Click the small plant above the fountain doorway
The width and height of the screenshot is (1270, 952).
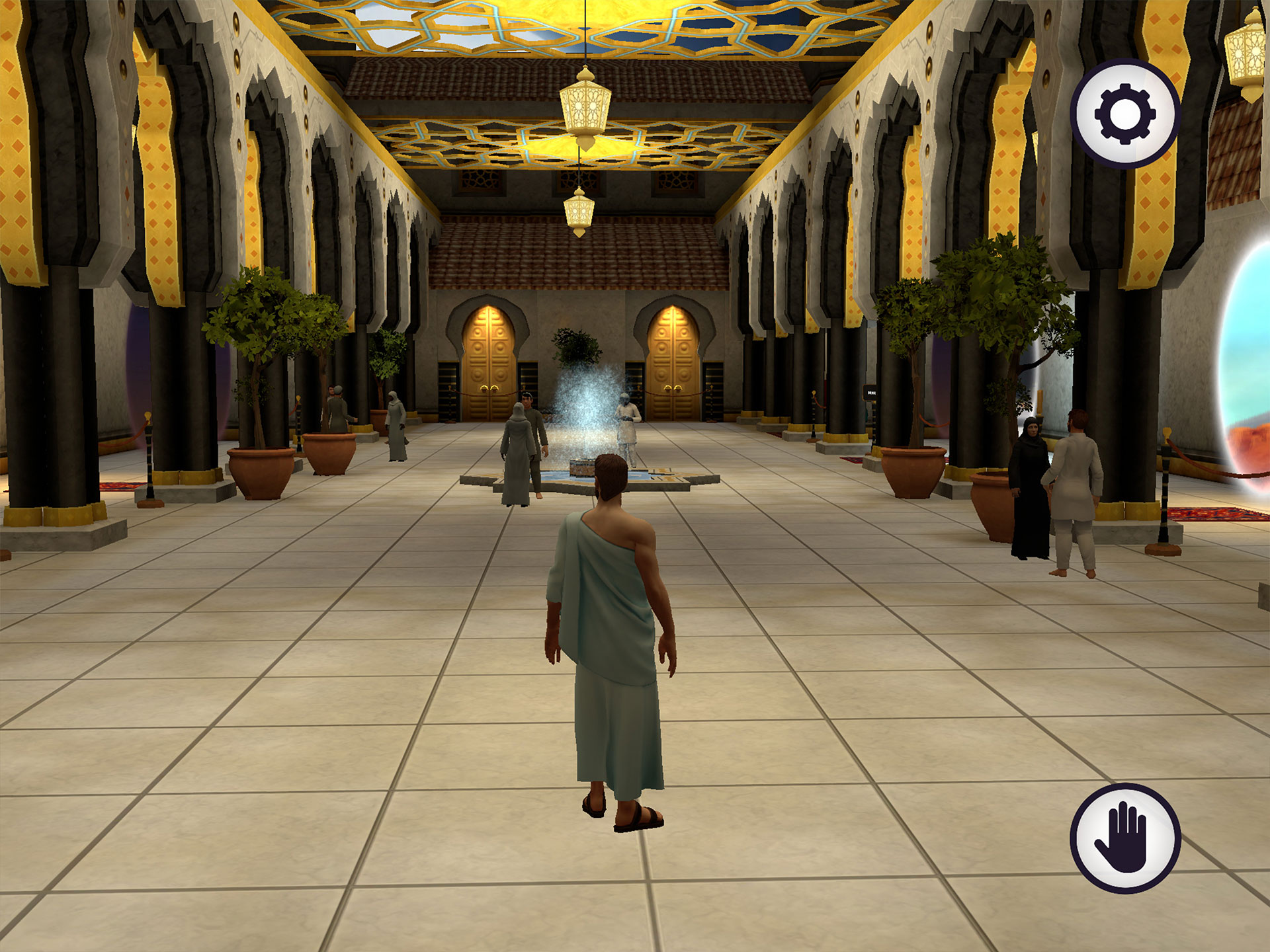(x=577, y=344)
